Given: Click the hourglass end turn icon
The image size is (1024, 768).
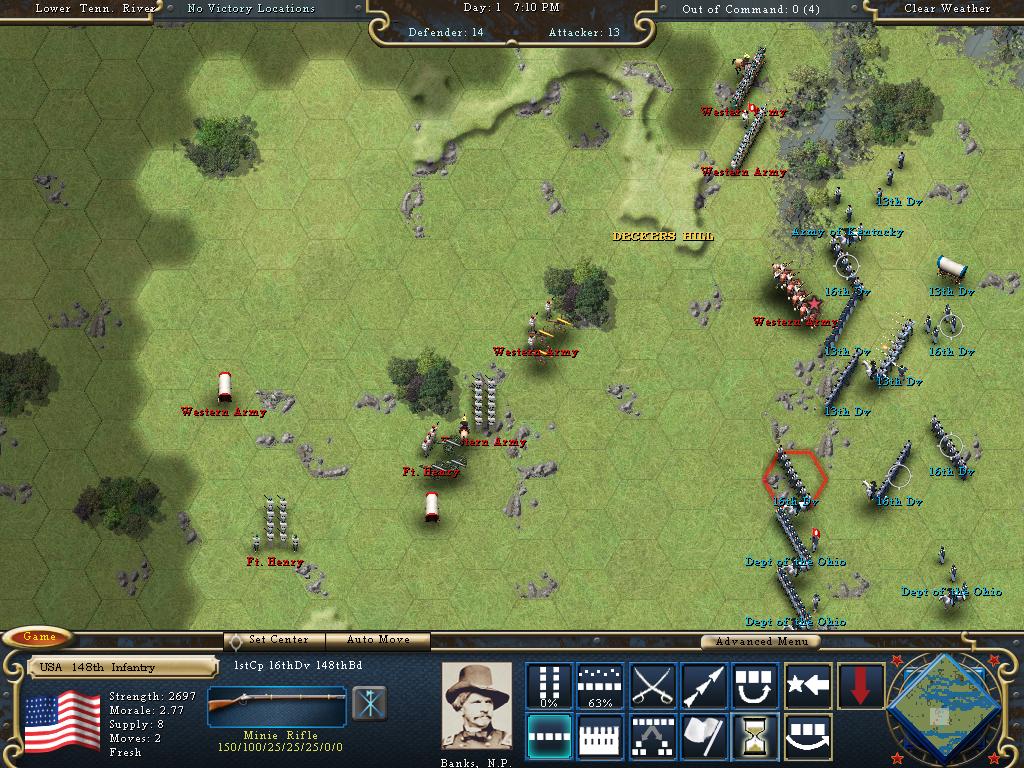Looking at the screenshot, I should [x=756, y=736].
